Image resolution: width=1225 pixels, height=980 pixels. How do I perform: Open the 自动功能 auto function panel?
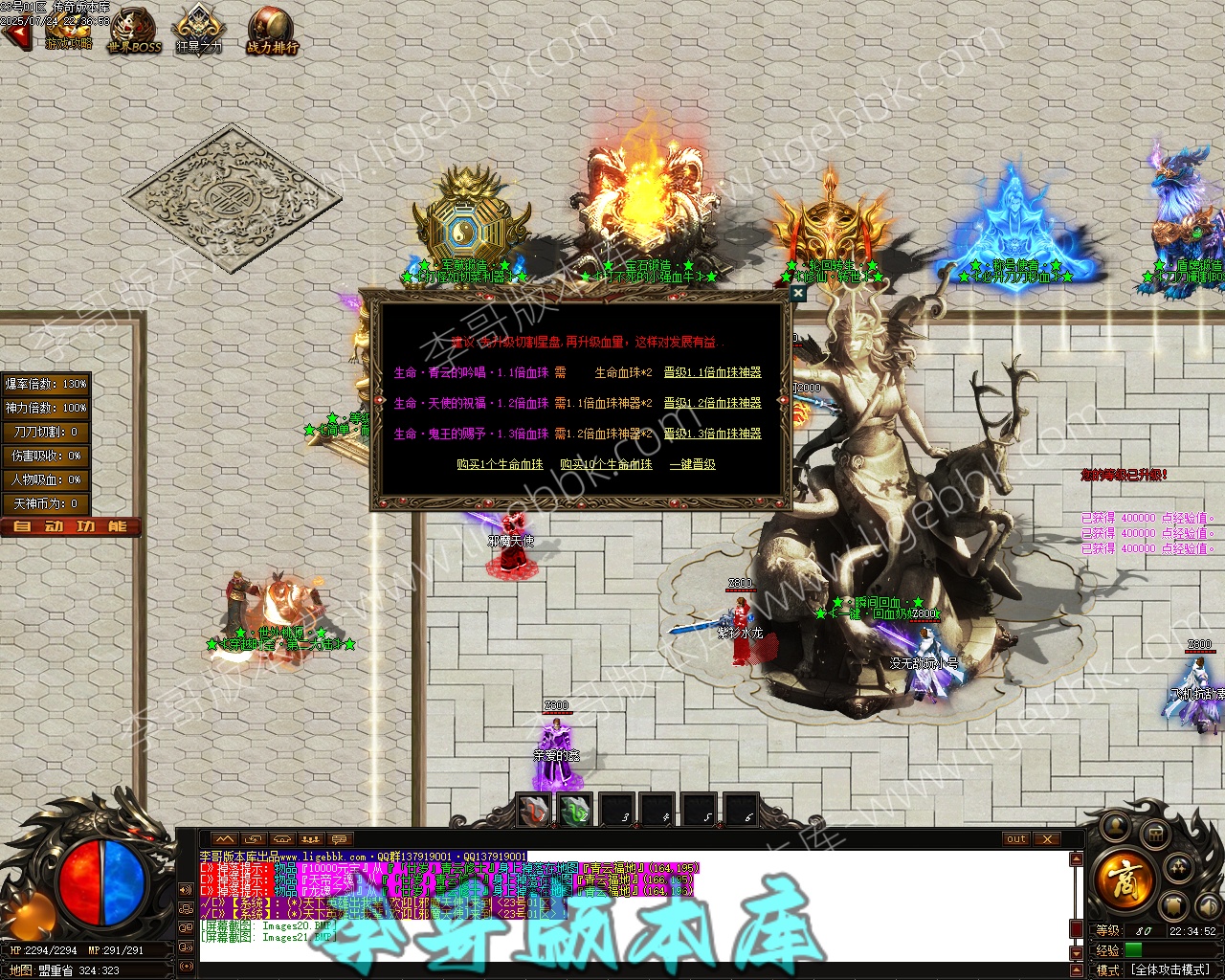coord(71,527)
